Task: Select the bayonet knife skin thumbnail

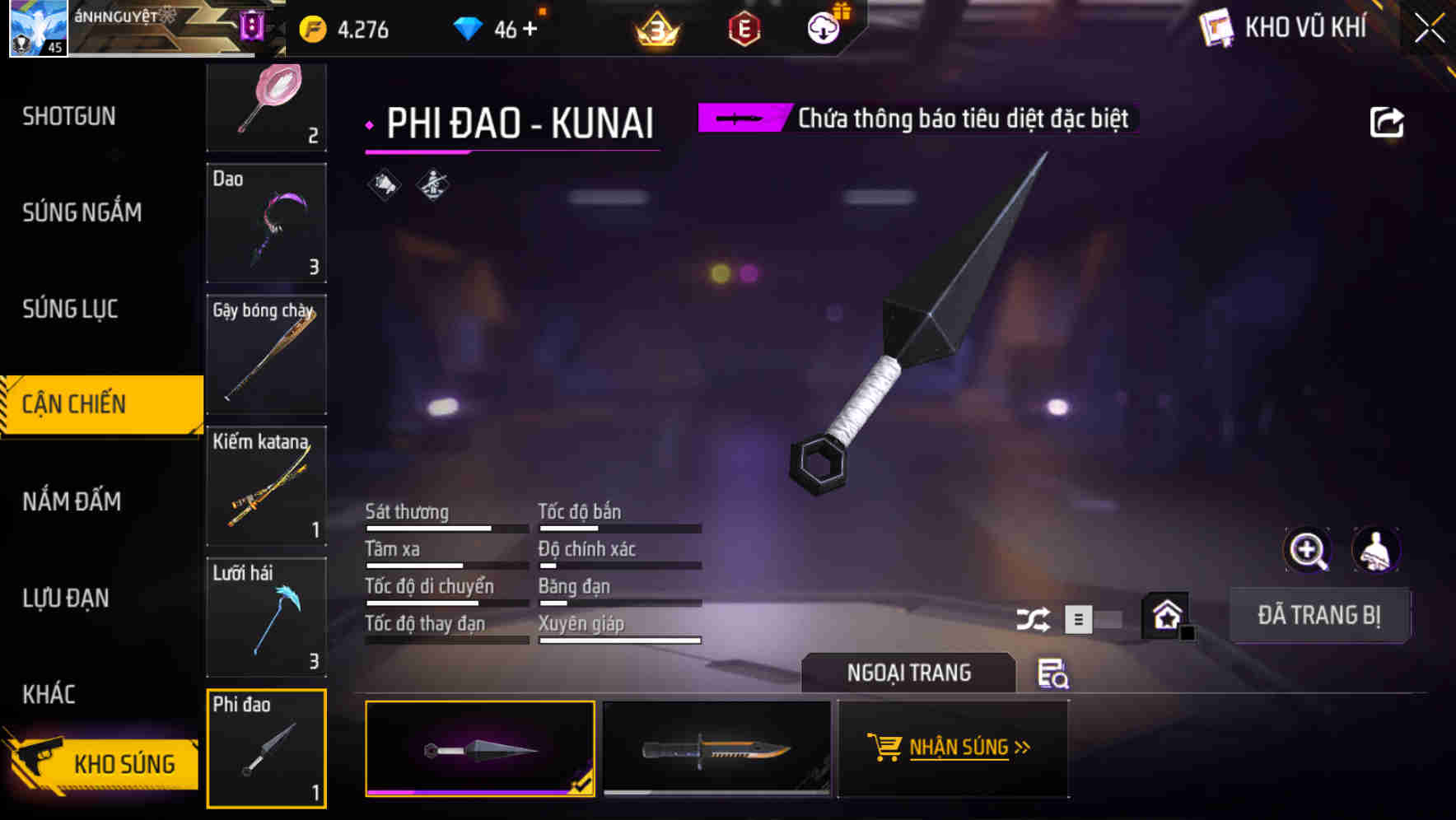Action: click(716, 749)
